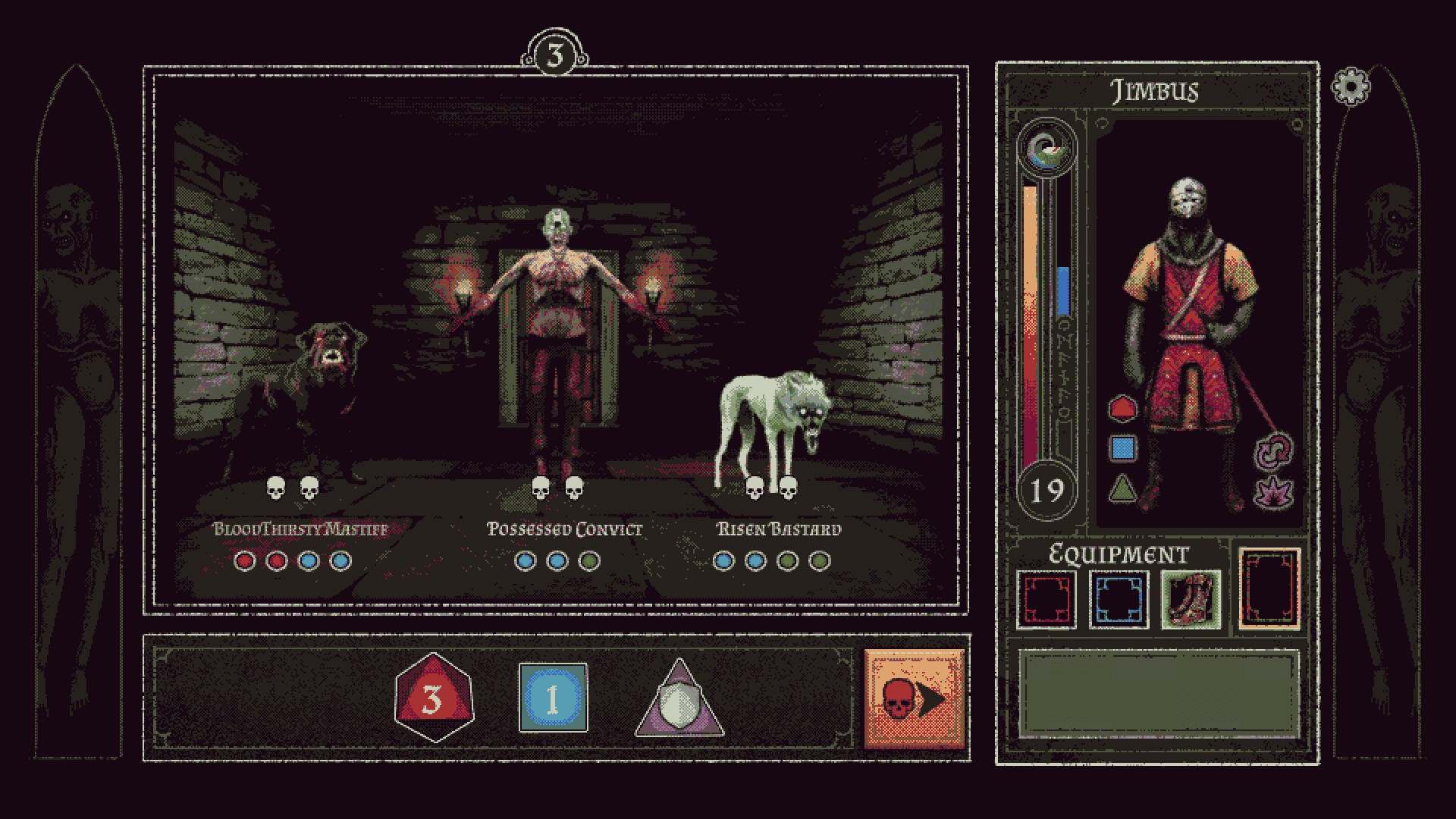
Task: Inspect the pink knot status icon
Action: pyautogui.click(x=1275, y=452)
